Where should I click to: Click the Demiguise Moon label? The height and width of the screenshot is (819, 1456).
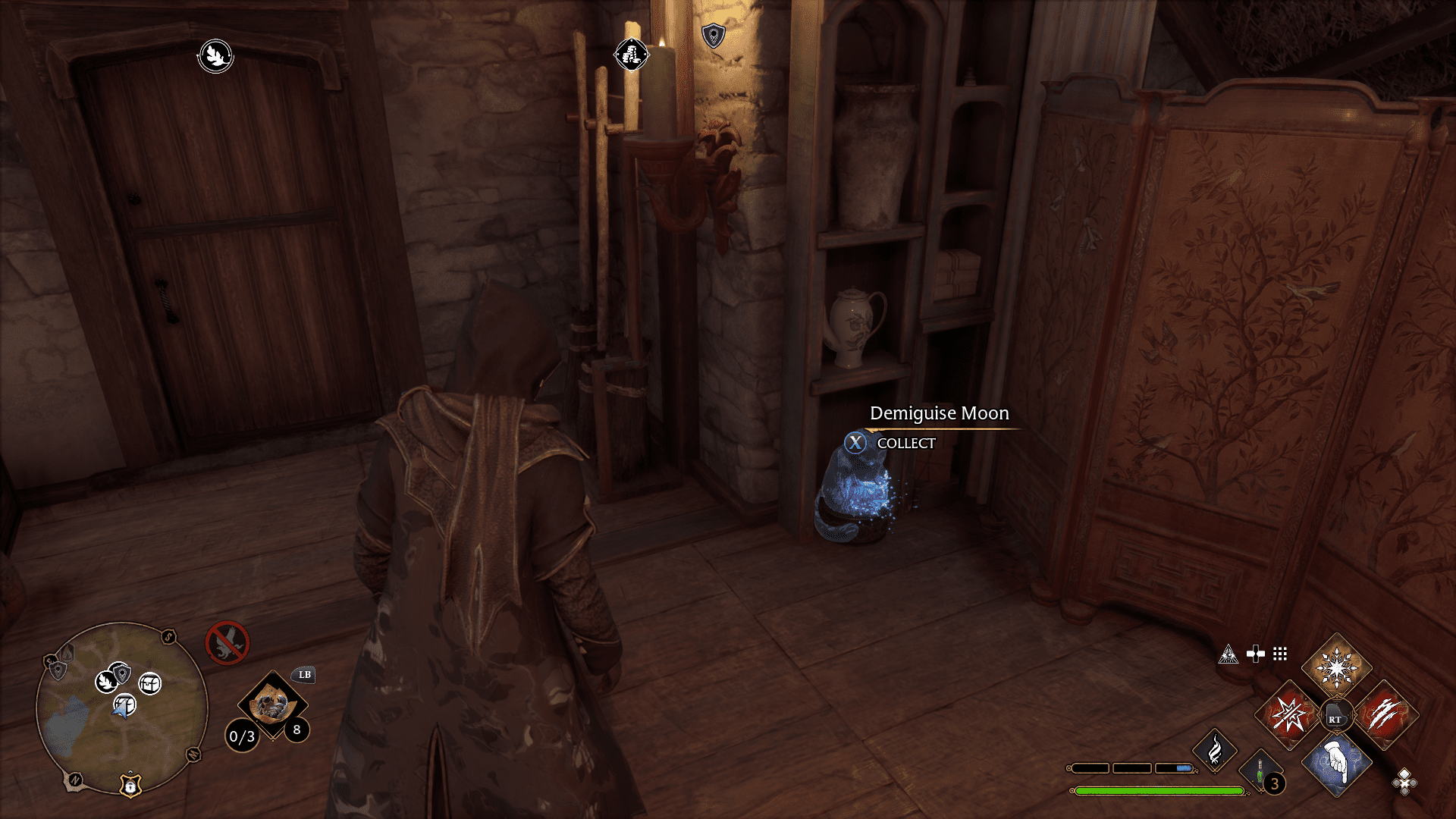[x=939, y=413]
